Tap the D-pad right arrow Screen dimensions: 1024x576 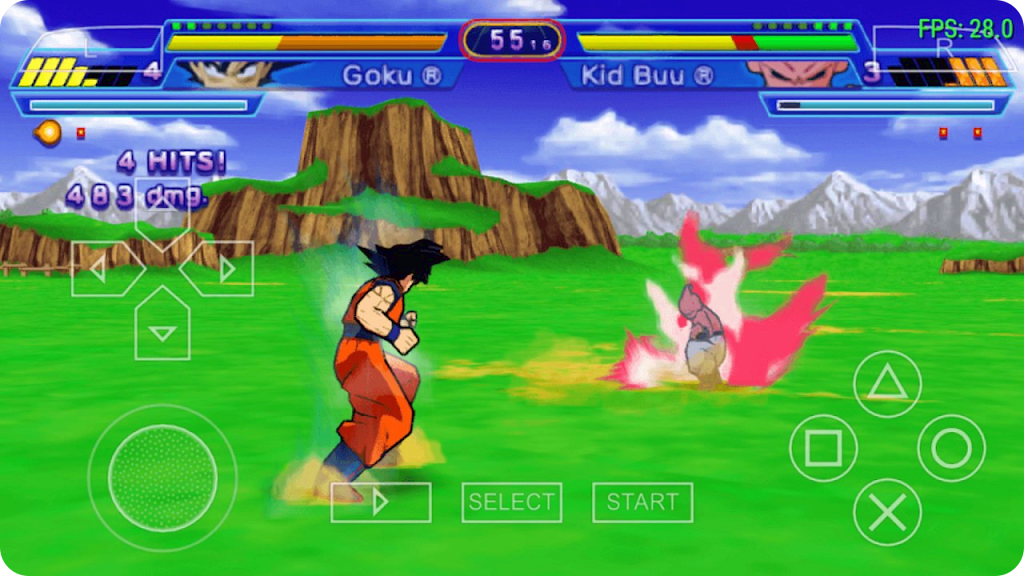click(x=222, y=269)
